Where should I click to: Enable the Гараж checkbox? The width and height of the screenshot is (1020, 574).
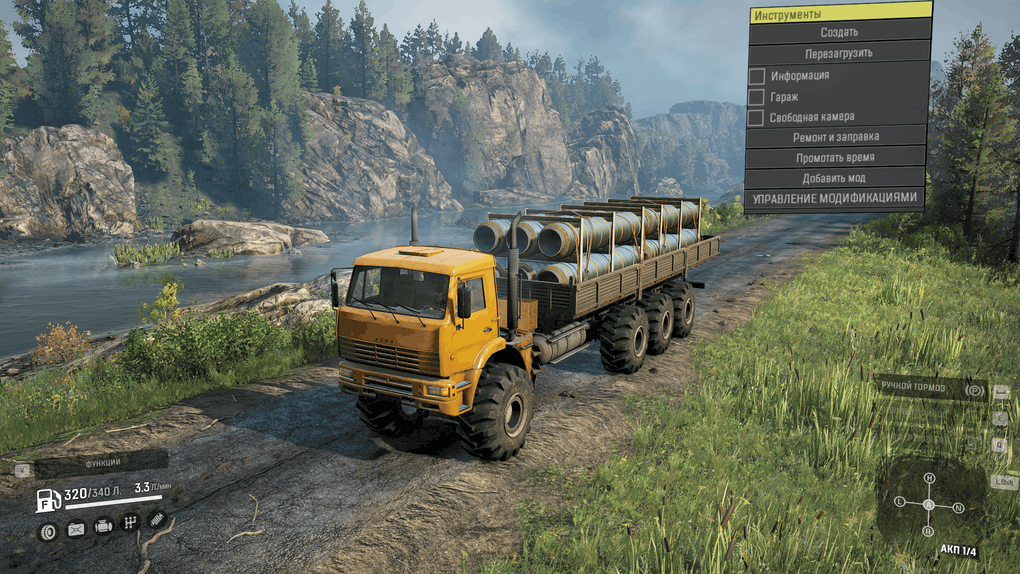pyautogui.click(x=757, y=97)
